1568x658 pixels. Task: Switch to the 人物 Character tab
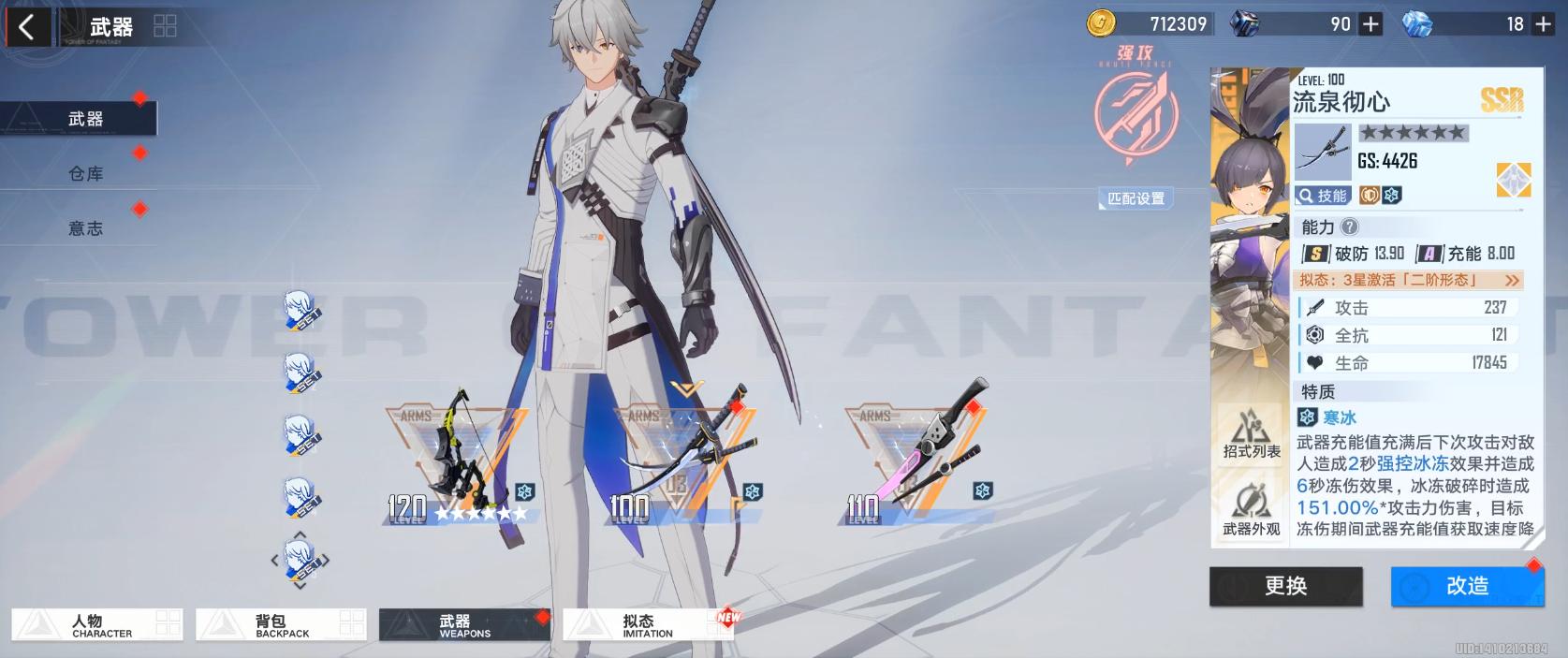click(x=96, y=625)
